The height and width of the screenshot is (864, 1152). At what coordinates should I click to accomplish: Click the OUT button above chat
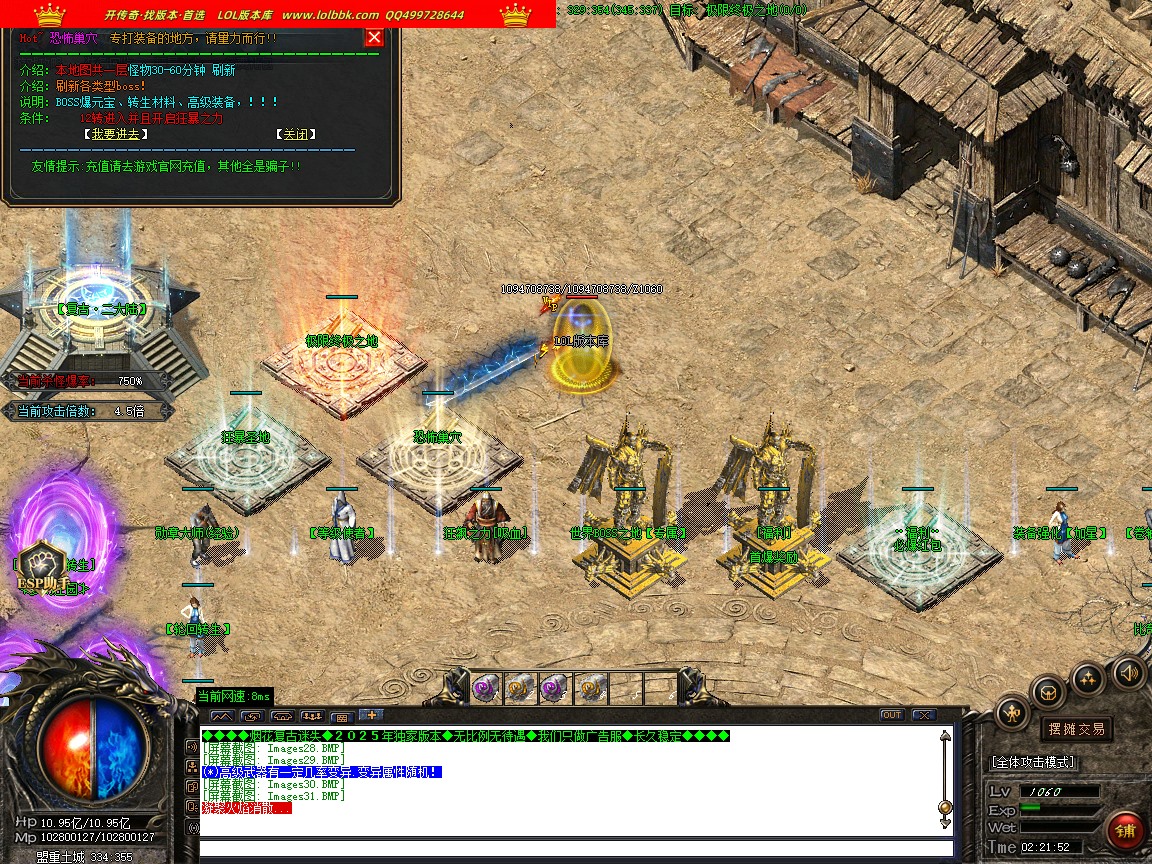(891, 715)
